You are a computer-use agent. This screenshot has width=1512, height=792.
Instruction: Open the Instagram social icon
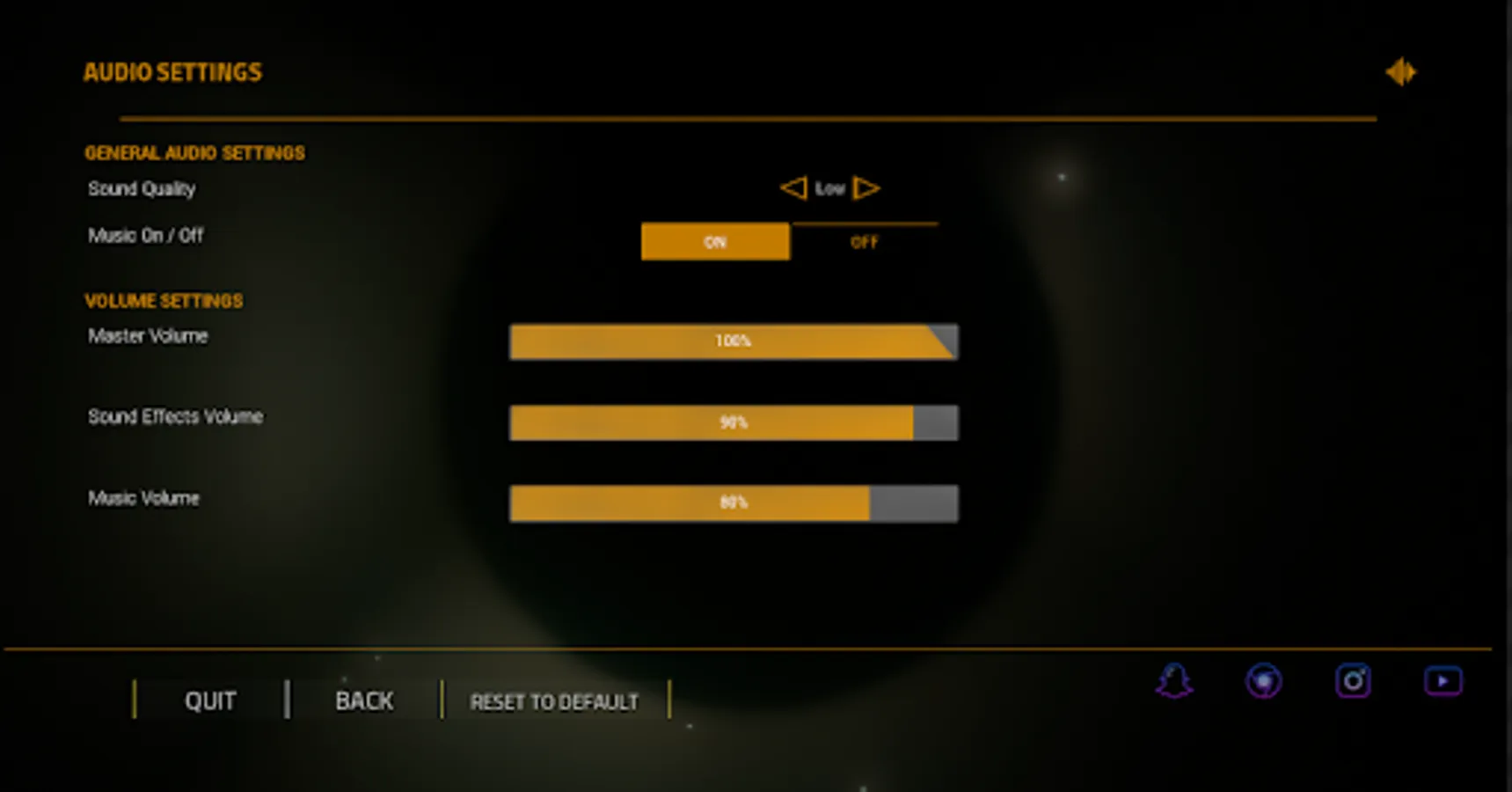(1352, 679)
